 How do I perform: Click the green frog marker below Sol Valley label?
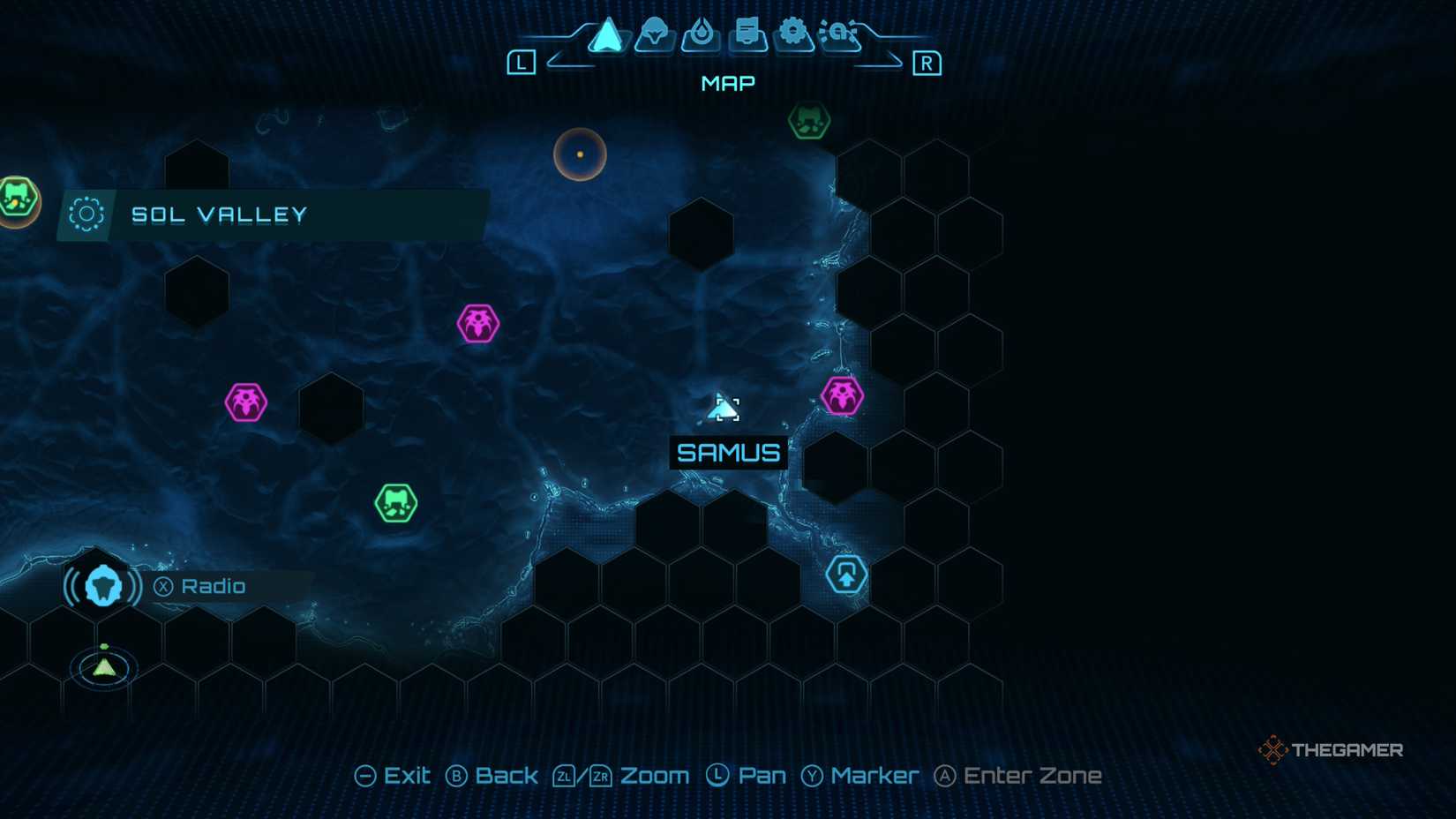click(396, 503)
